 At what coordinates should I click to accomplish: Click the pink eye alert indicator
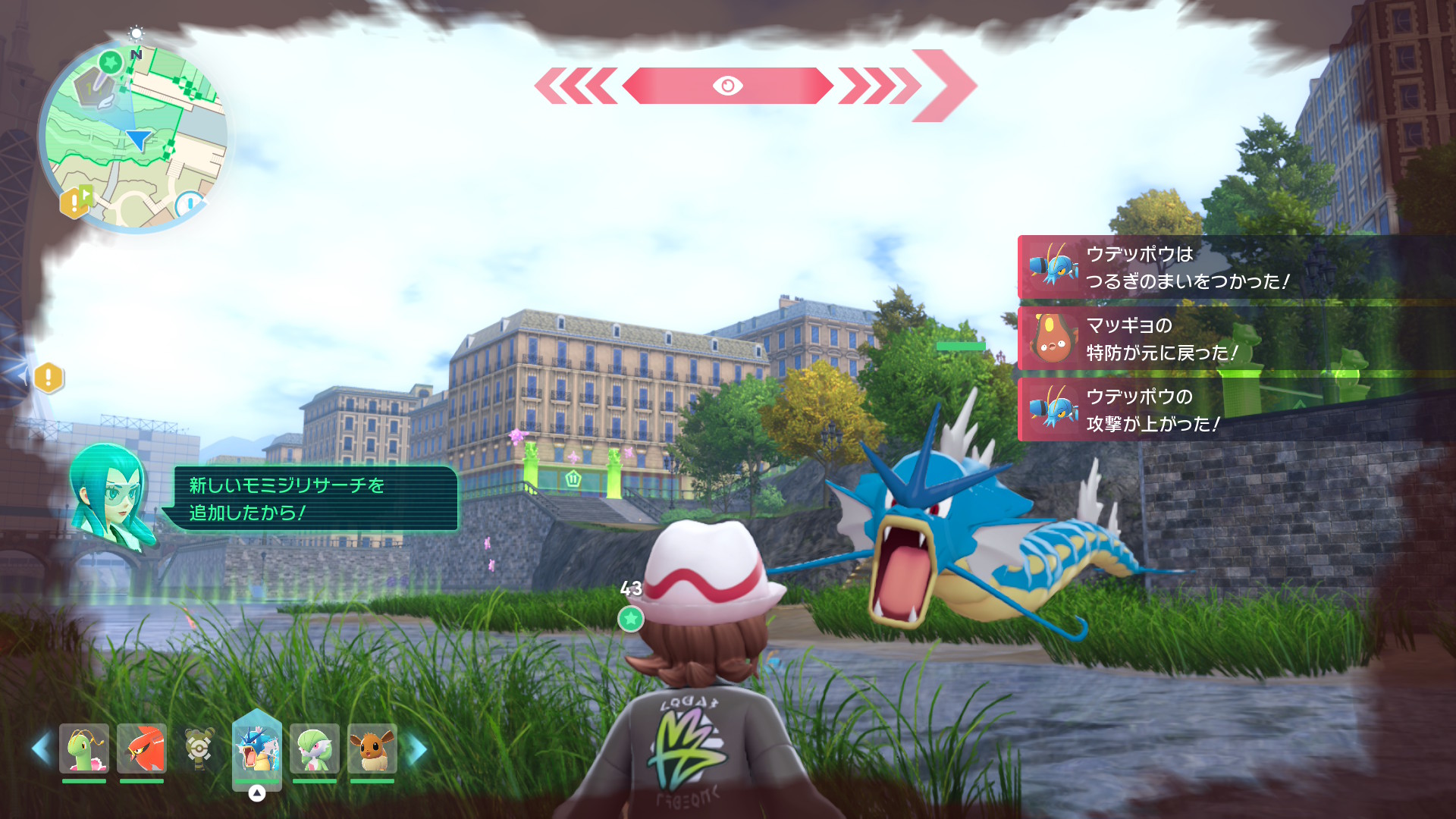(x=727, y=86)
